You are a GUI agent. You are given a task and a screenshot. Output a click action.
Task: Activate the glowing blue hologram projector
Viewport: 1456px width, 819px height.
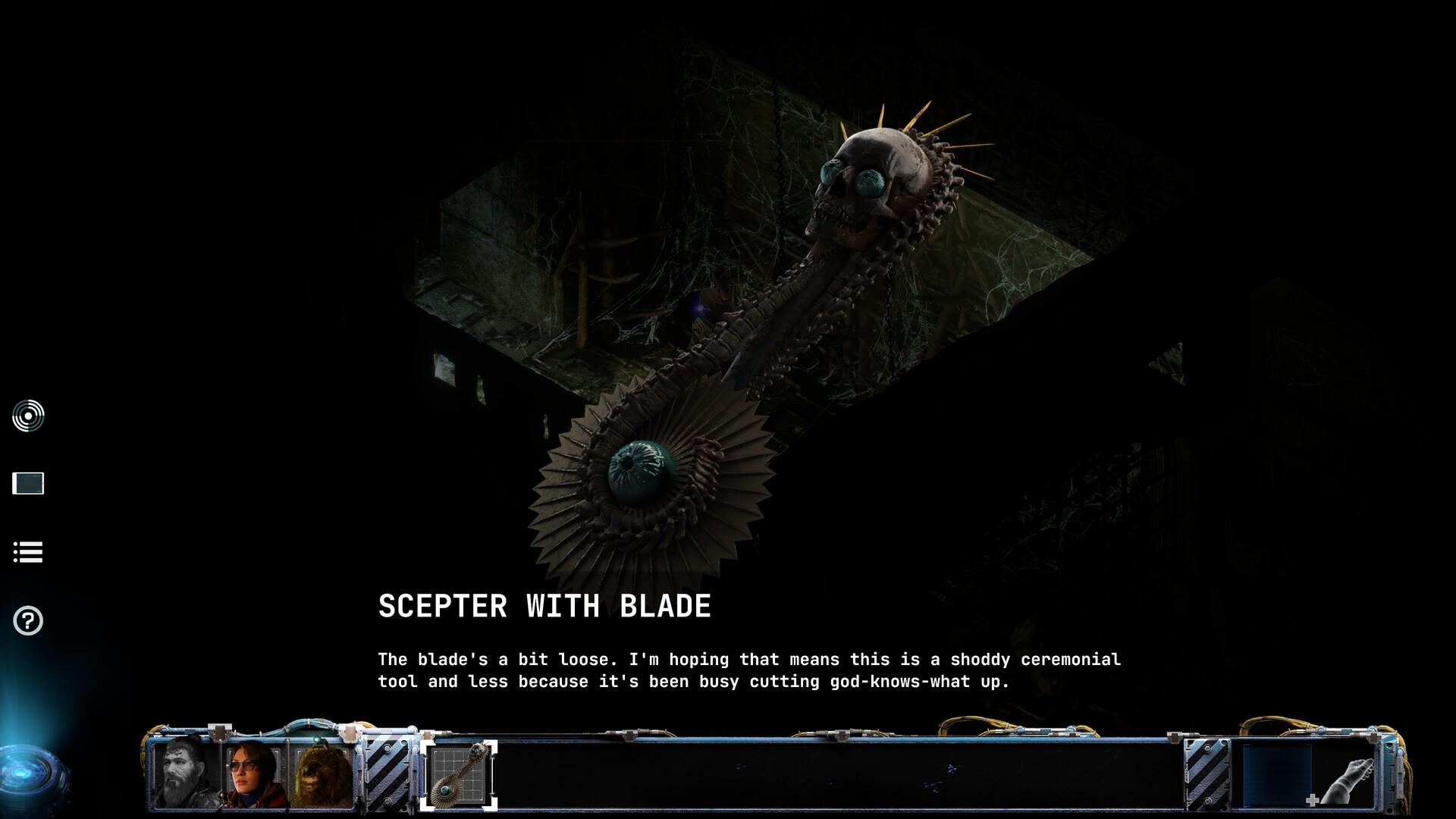tap(30, 775)
